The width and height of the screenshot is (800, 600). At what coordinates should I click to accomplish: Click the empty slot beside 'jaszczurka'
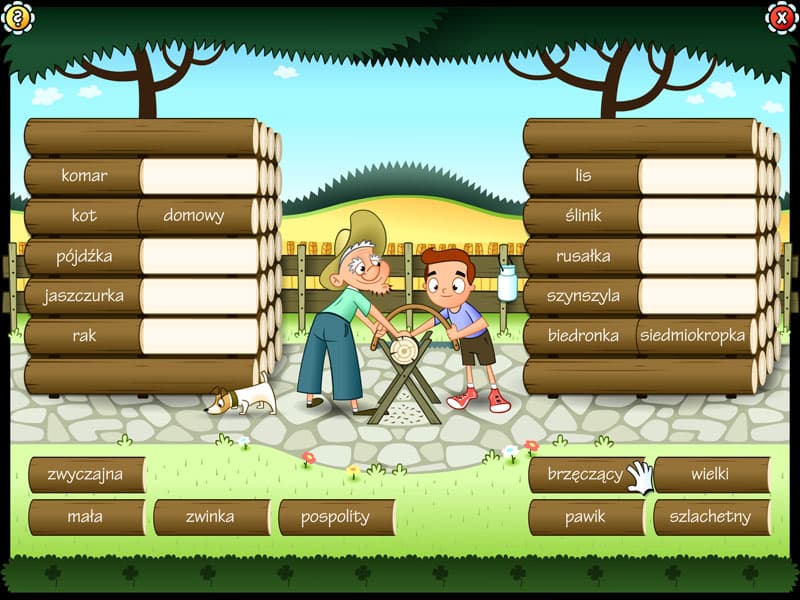tap(200, 296)
